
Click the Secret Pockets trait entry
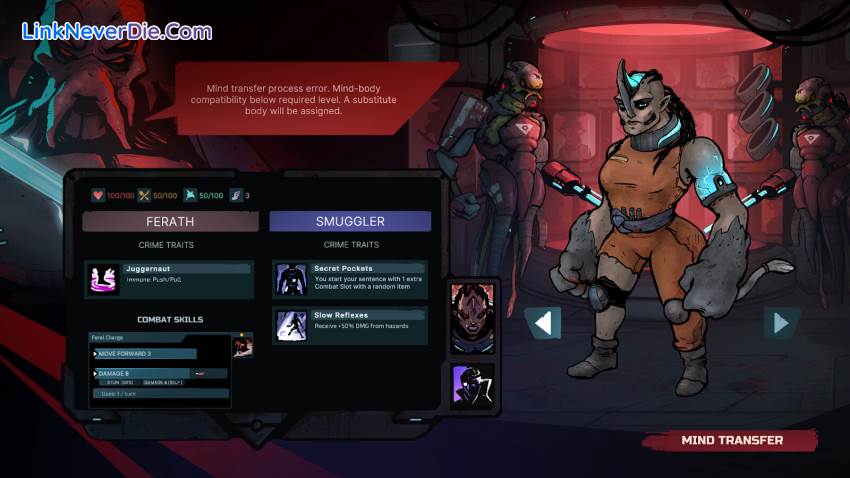click(x=350, y=279)
